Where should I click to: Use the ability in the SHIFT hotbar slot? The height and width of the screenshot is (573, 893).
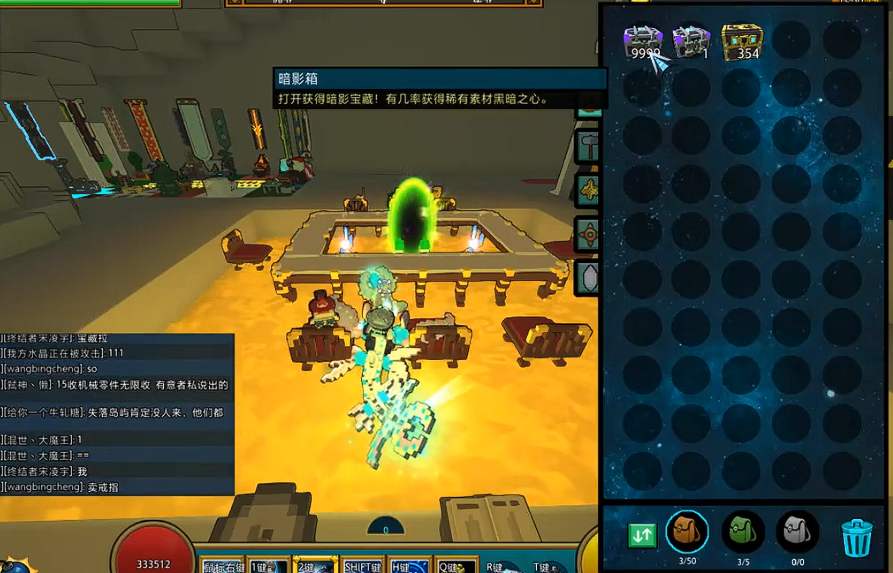(x=362, y=565)
